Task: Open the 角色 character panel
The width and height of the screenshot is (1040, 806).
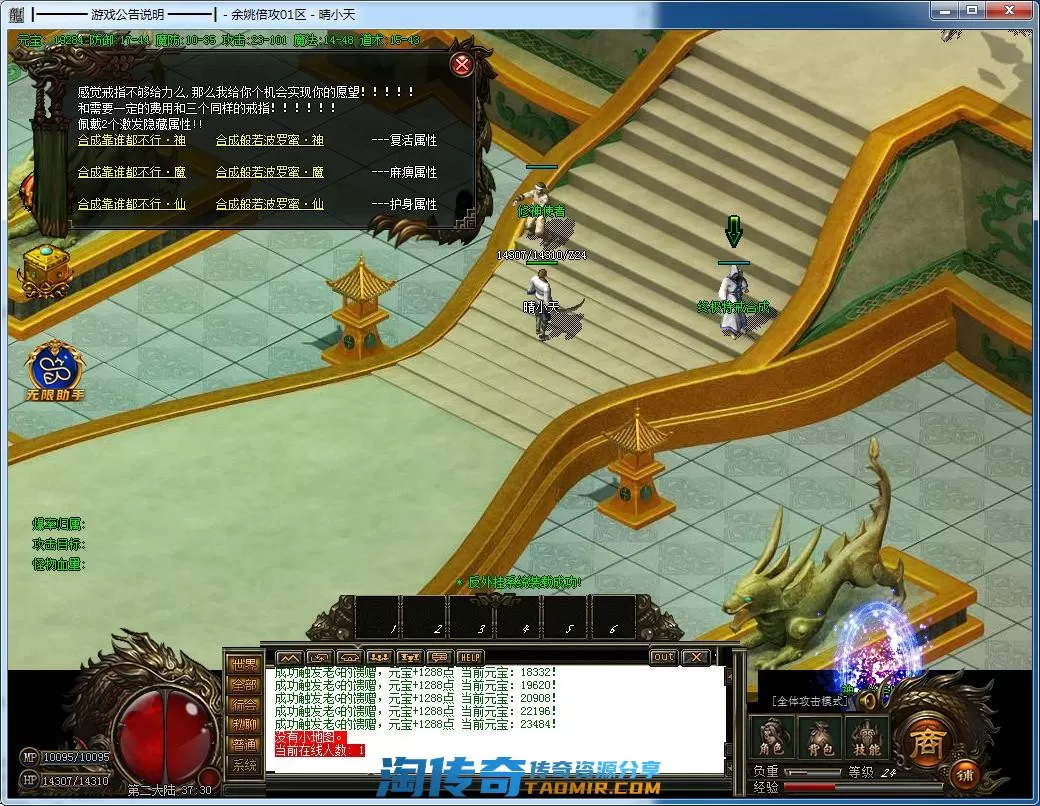Action: coord(771,739)
